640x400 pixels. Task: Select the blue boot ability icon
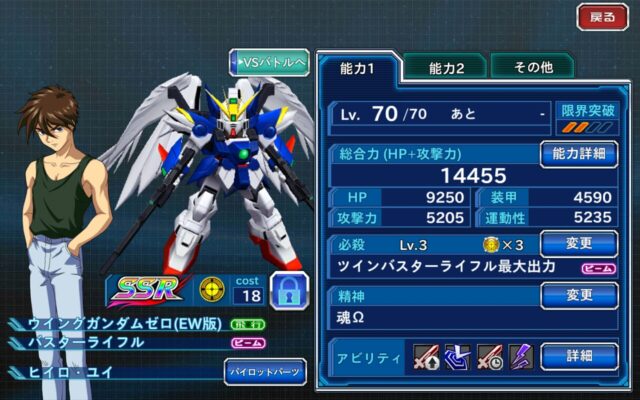click(x=454, y=356)
